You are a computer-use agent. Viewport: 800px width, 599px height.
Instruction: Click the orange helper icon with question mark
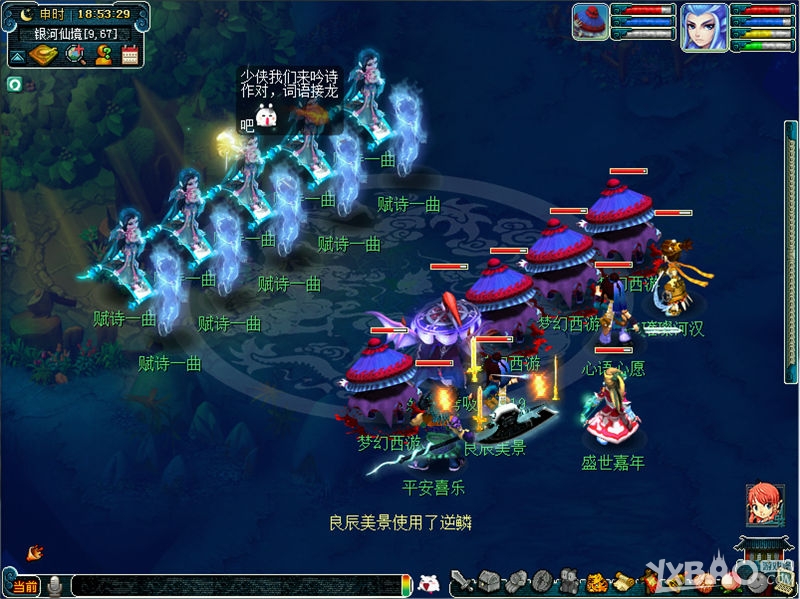coord(102,54)
